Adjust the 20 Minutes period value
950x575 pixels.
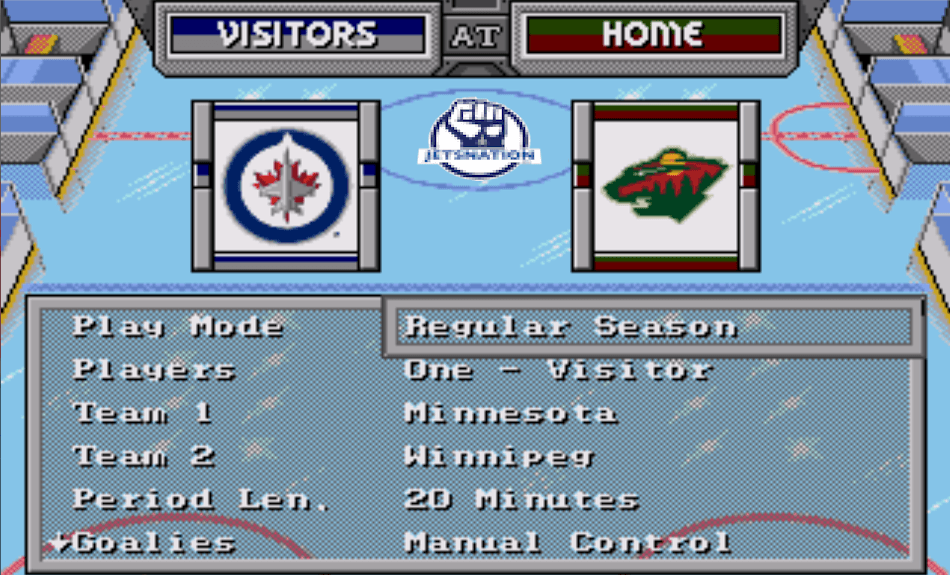click(x=521, y=499)
